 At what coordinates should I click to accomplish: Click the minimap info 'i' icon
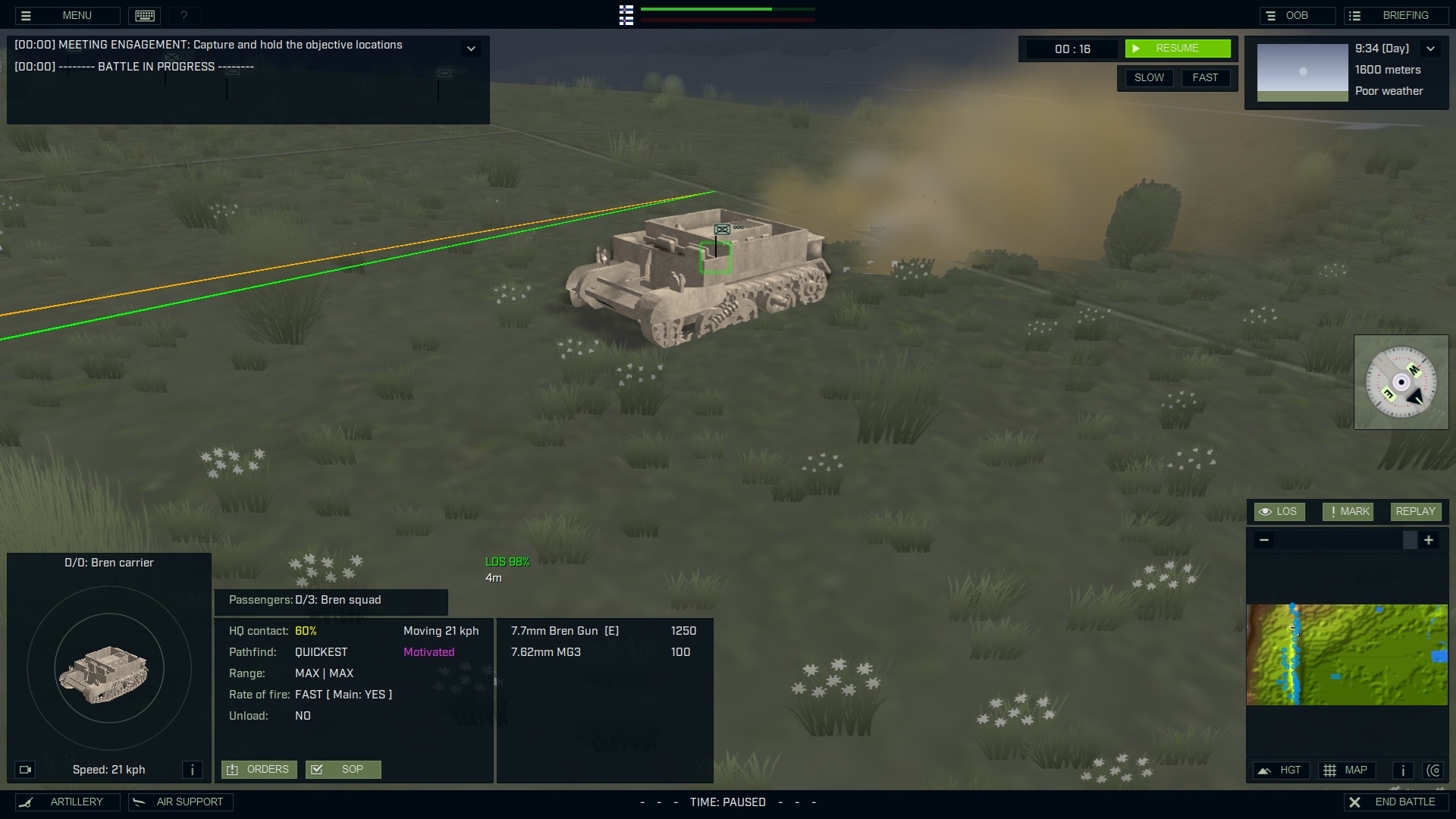coord(1402,770)
